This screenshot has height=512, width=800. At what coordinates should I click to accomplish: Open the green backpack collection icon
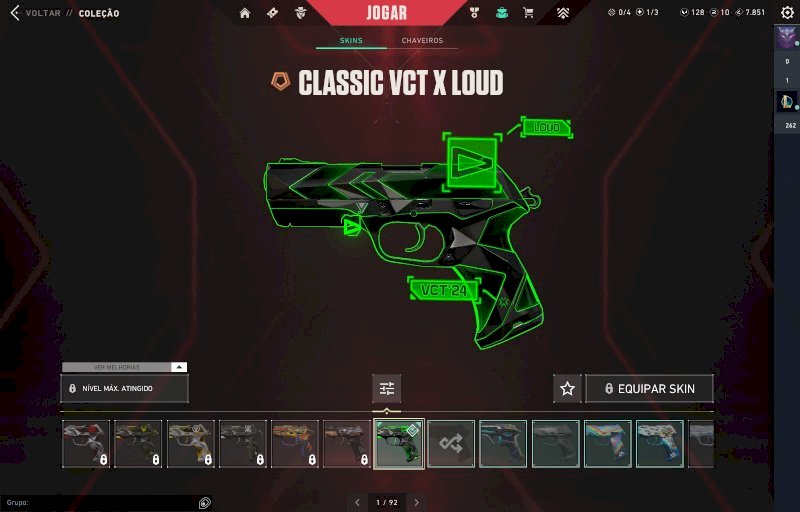502,13
